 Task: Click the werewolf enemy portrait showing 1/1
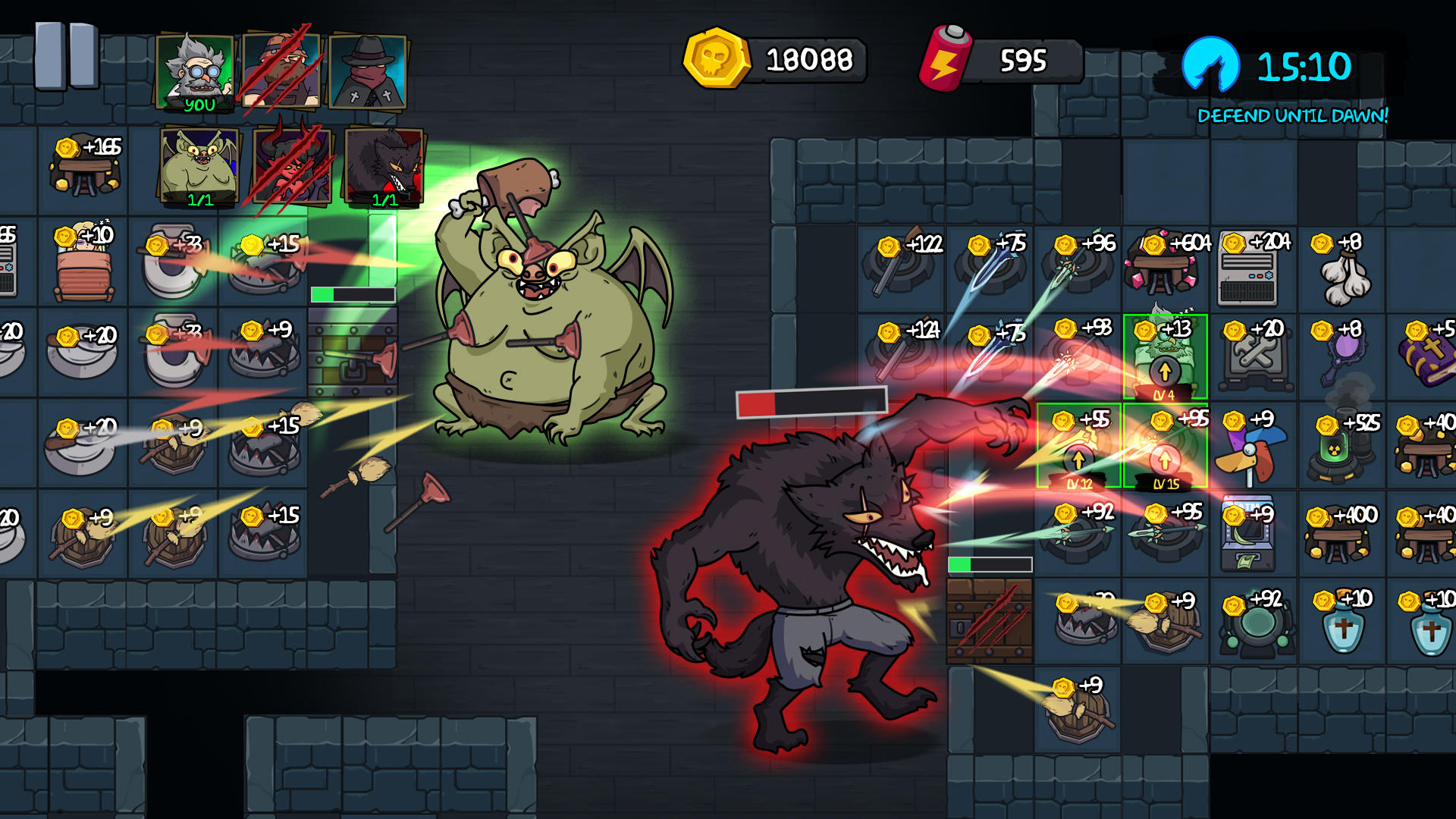click(x=384, y=167)
